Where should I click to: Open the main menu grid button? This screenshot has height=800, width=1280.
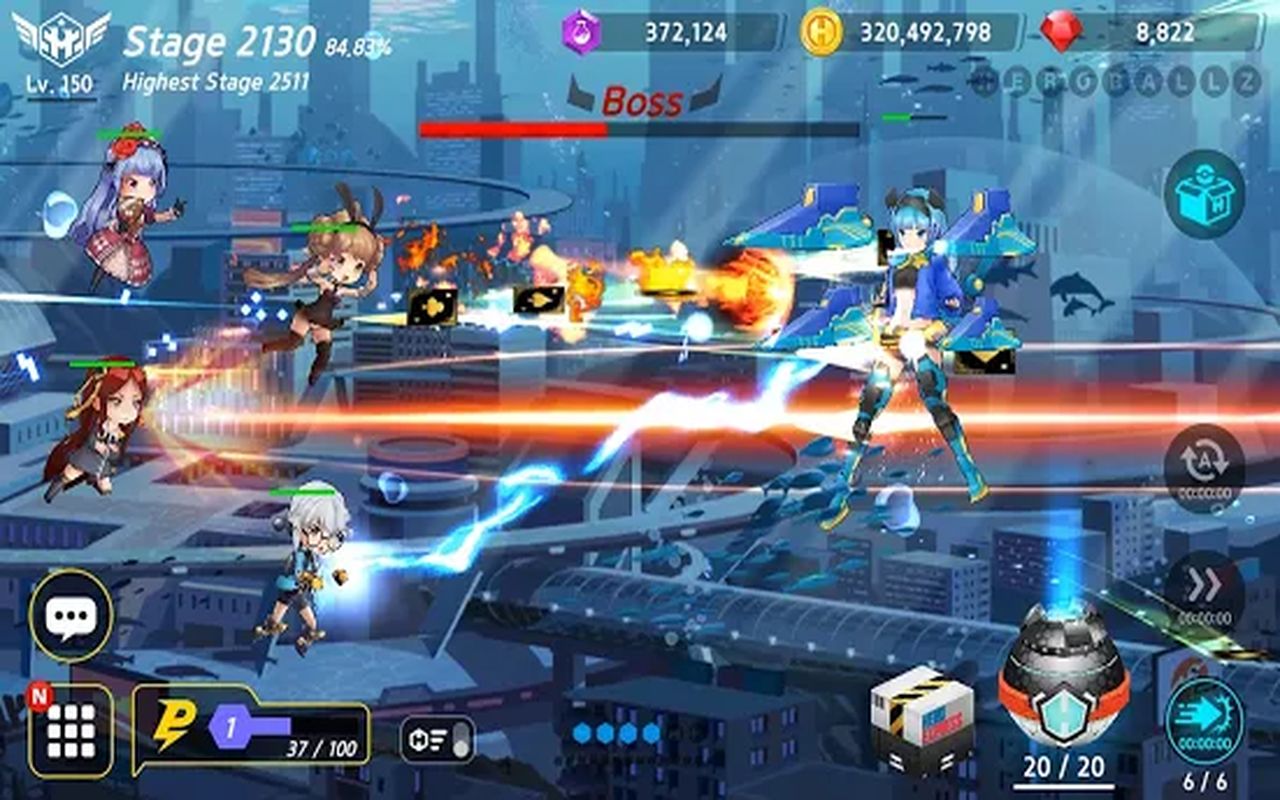71,731
